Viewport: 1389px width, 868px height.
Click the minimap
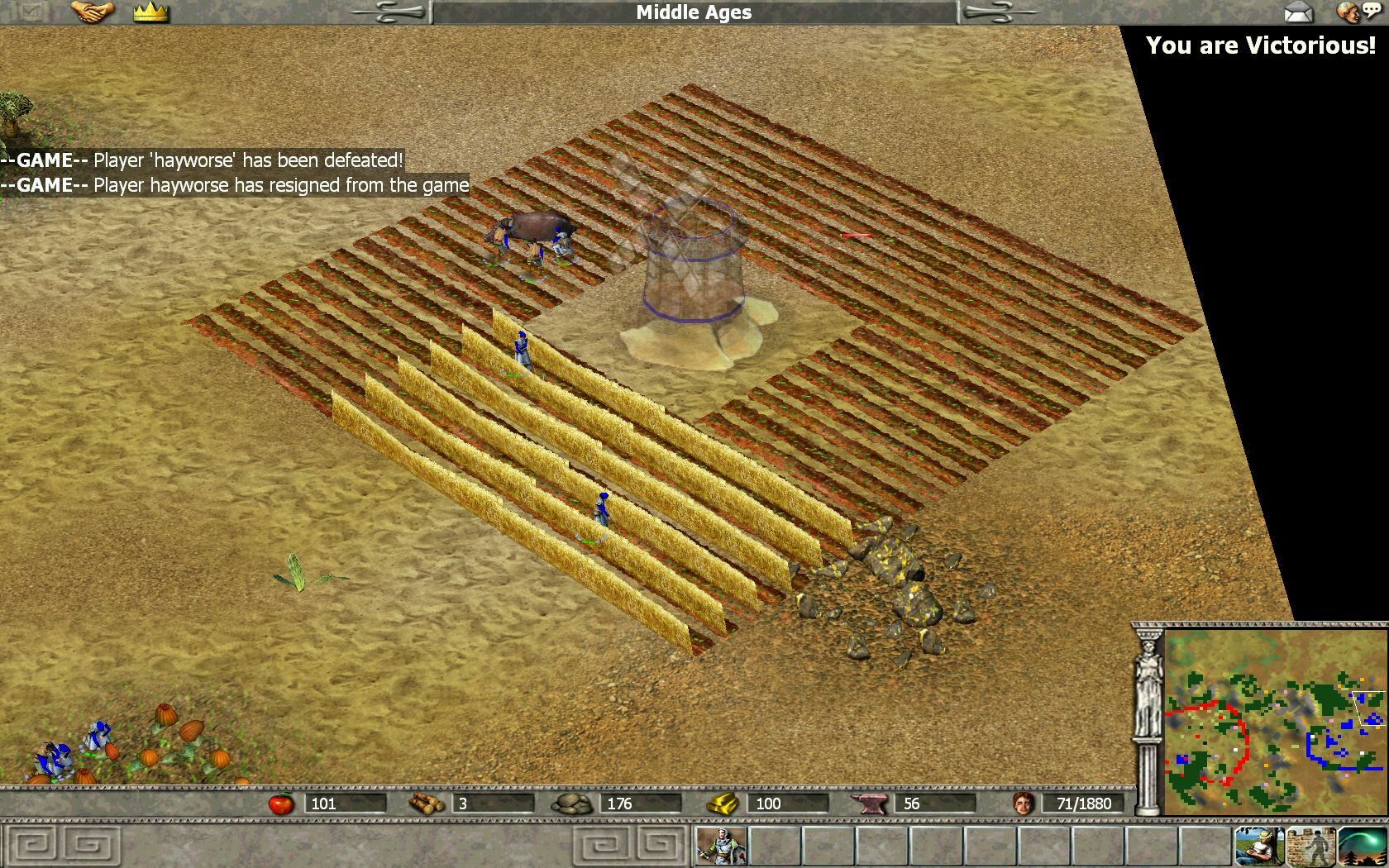(1275, 723)
